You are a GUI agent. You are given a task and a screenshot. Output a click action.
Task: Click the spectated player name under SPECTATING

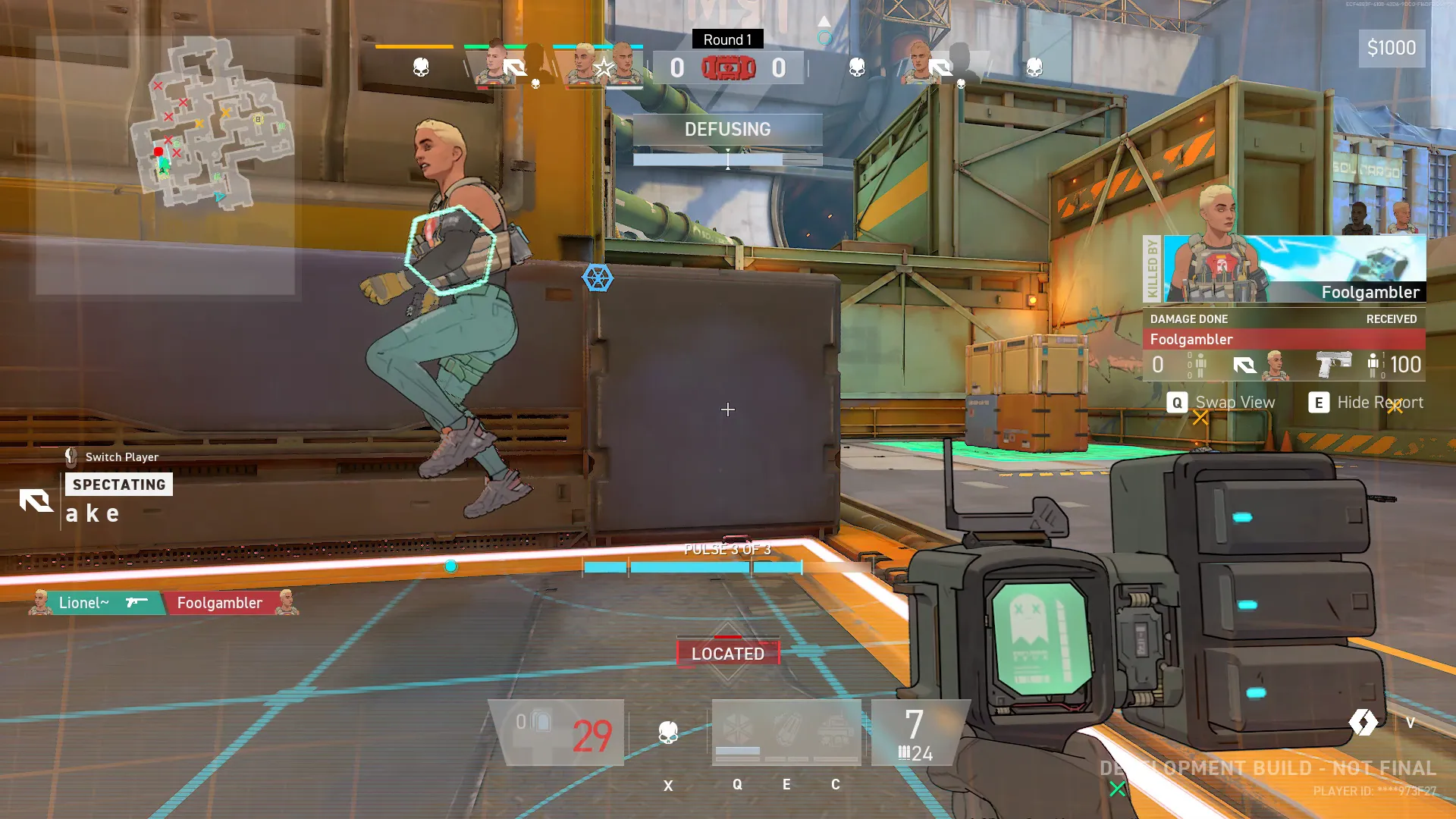point(93,513)
